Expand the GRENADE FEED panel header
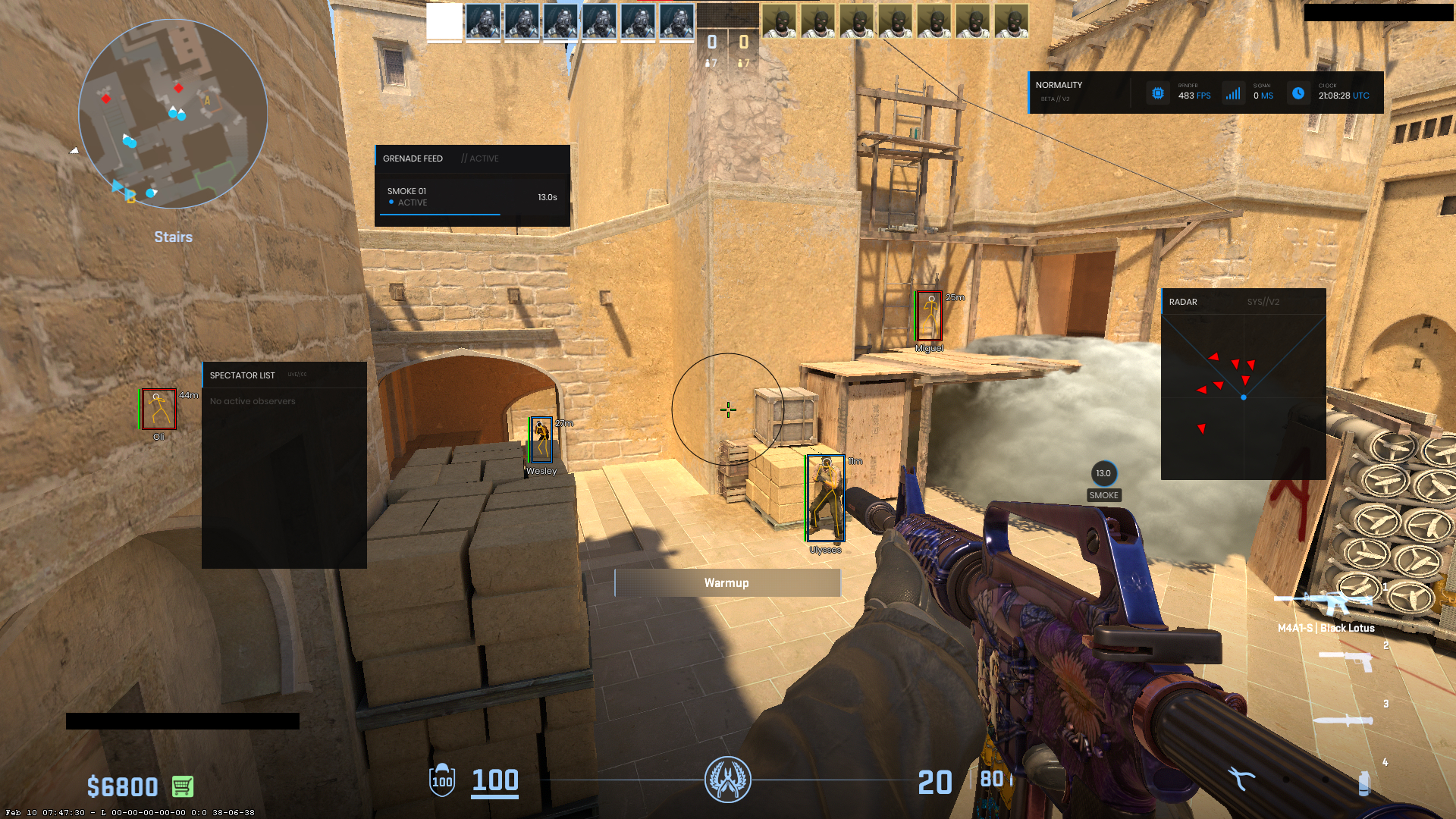 point(414,158)
